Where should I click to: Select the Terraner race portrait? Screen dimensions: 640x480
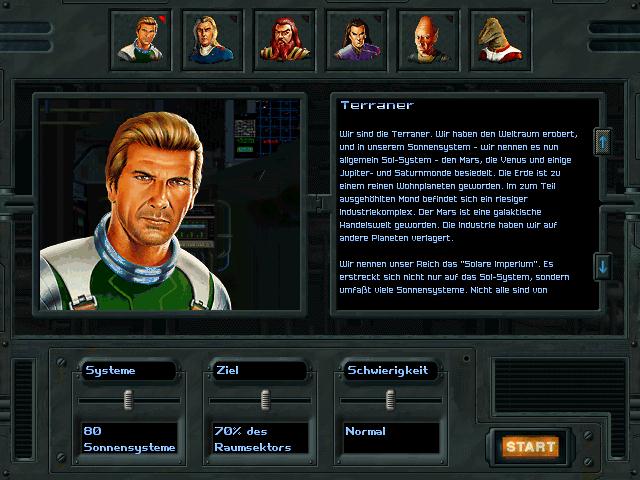(139, 40)
